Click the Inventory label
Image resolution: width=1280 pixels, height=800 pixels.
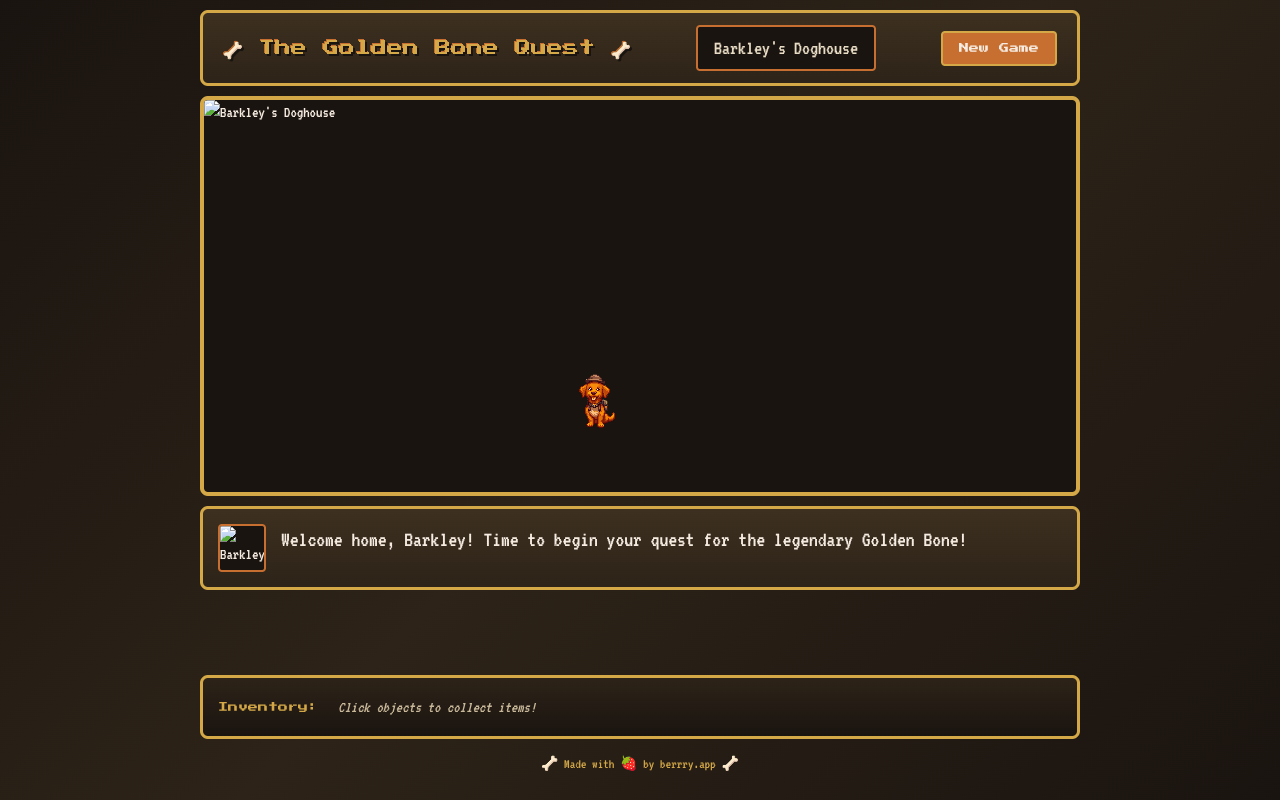(x=267, y=706)
